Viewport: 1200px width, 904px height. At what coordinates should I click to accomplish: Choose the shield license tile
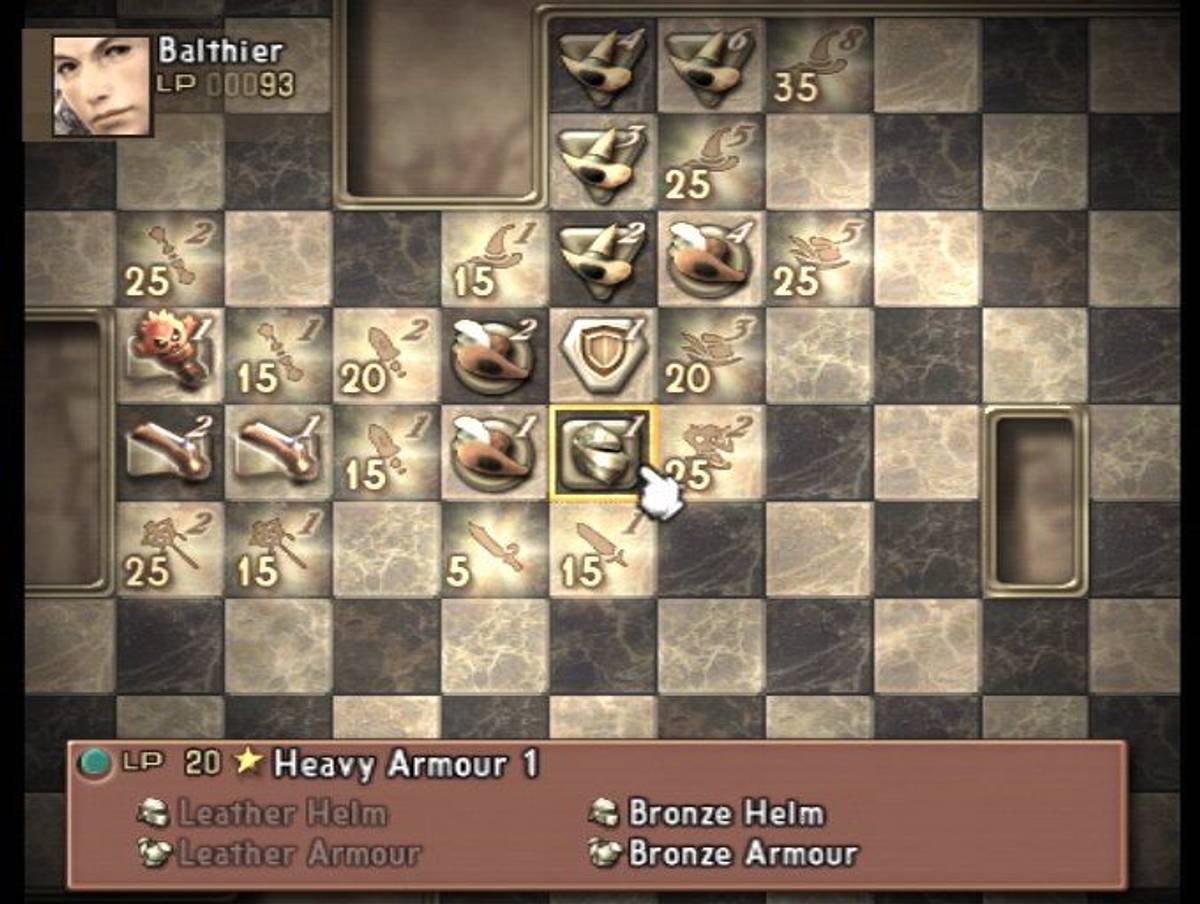pos(600,356)
